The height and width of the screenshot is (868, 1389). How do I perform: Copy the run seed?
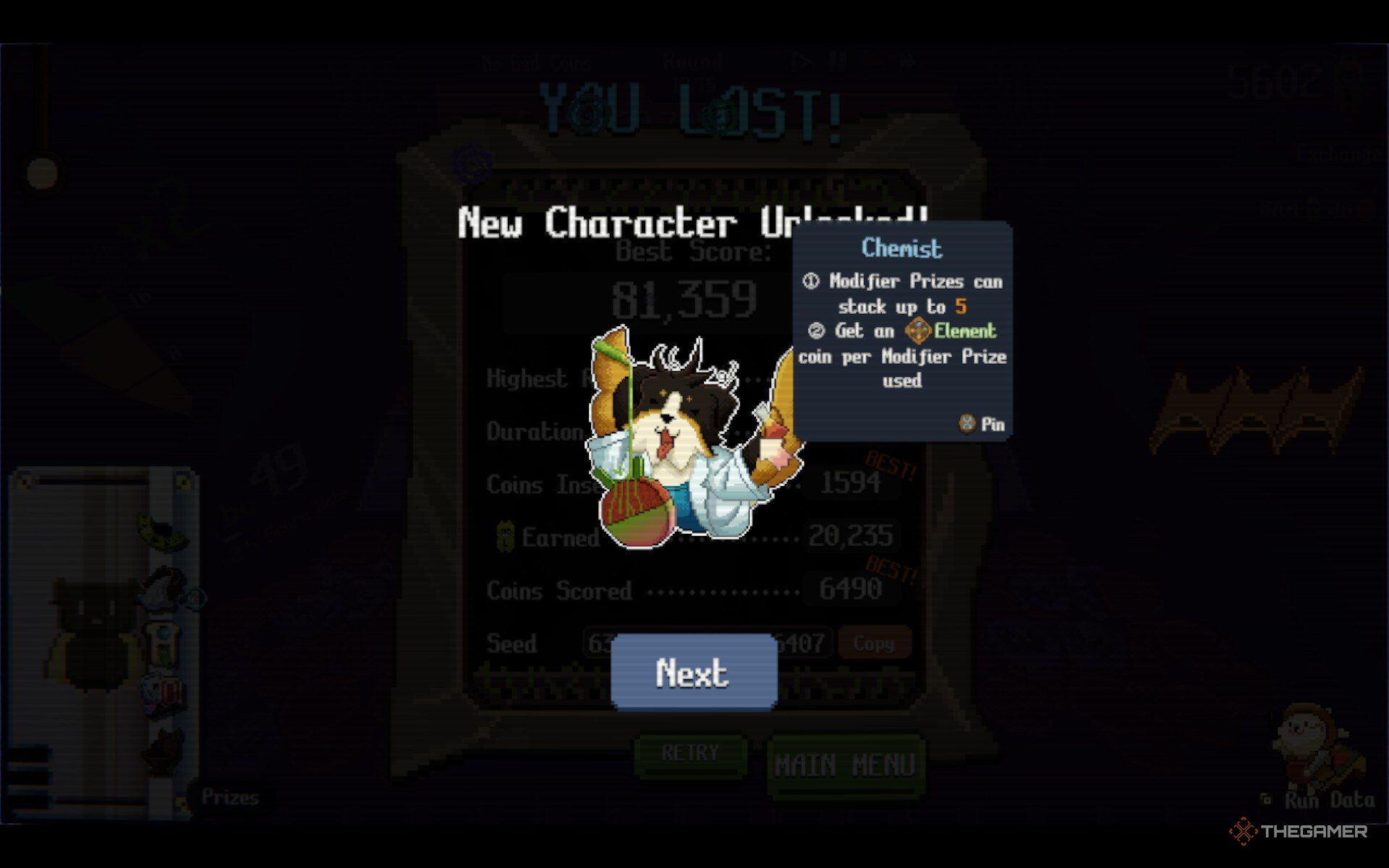(x=873, y=643)
